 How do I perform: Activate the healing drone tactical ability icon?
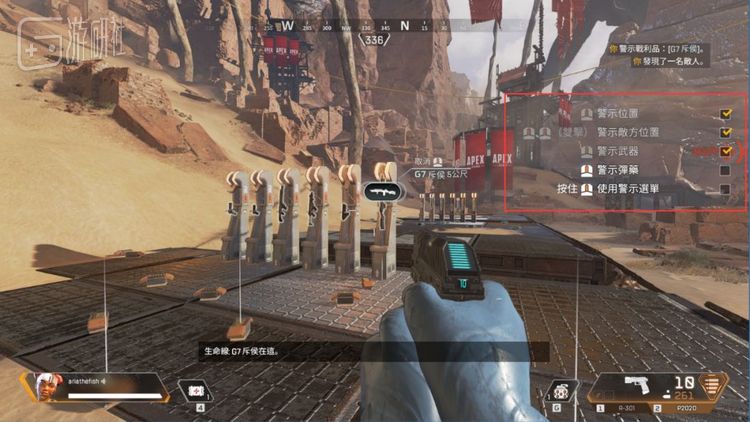[x=198, y=391]
